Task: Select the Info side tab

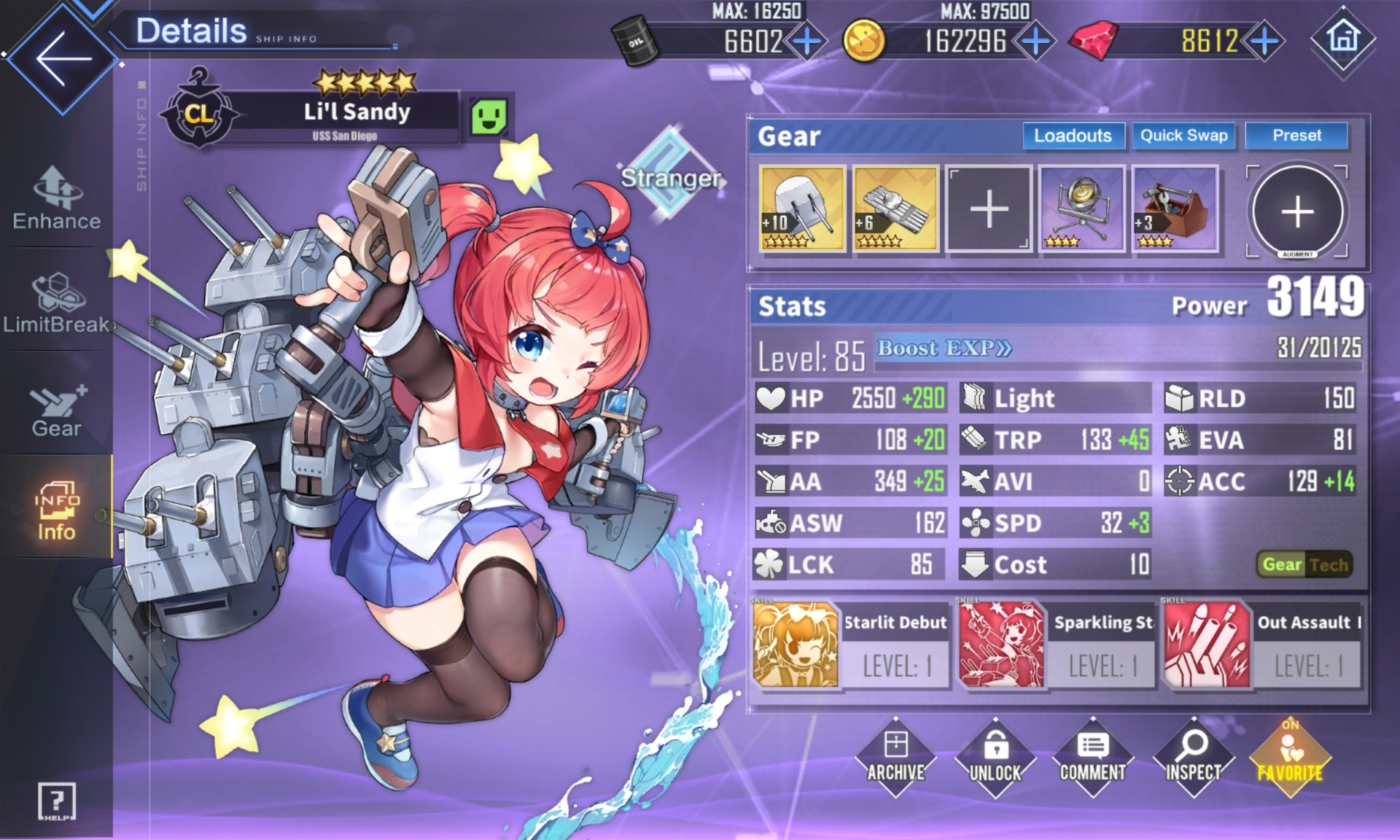Action: pos(57,510)
